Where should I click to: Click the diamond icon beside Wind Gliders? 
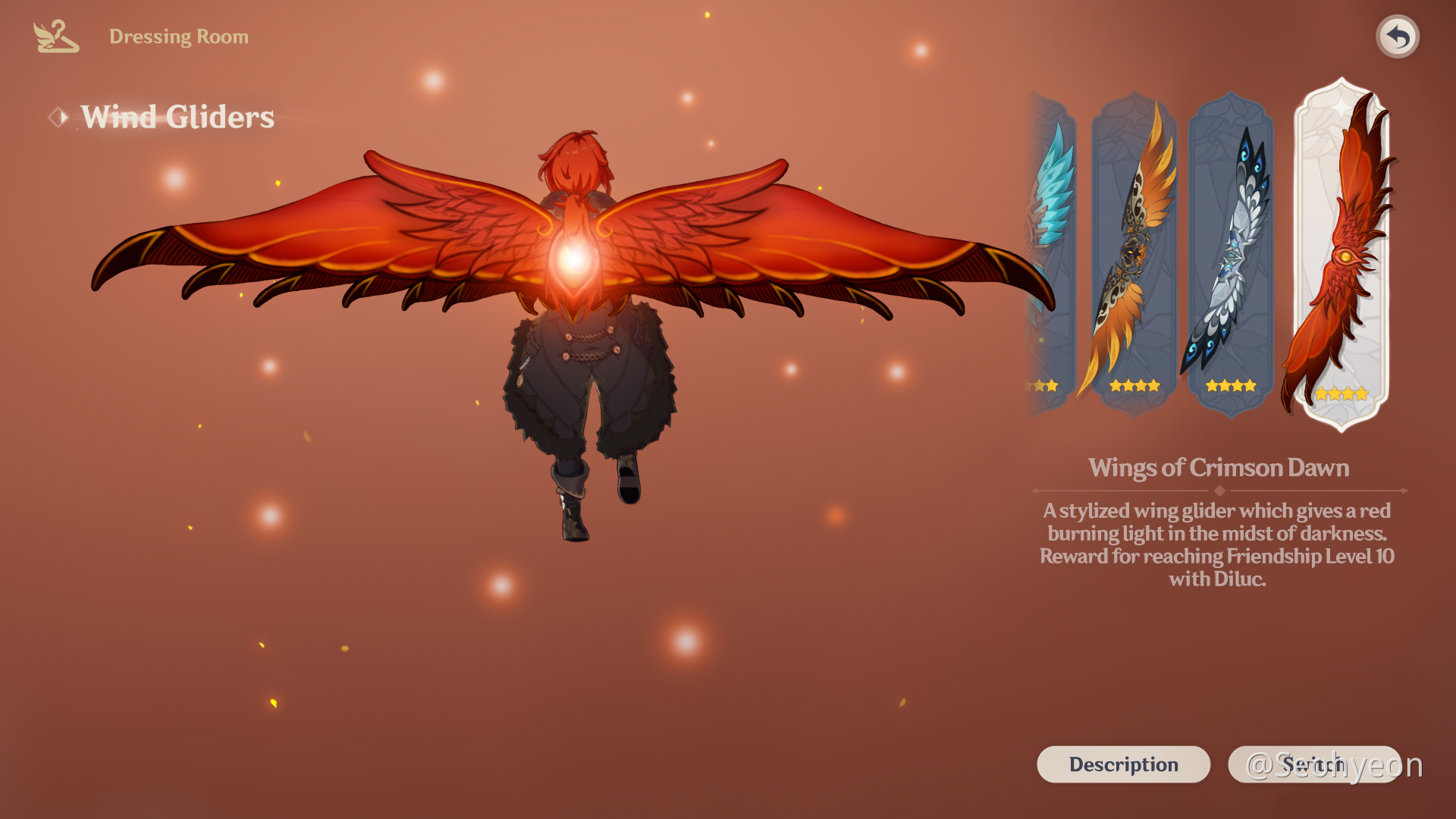point(58,116)
